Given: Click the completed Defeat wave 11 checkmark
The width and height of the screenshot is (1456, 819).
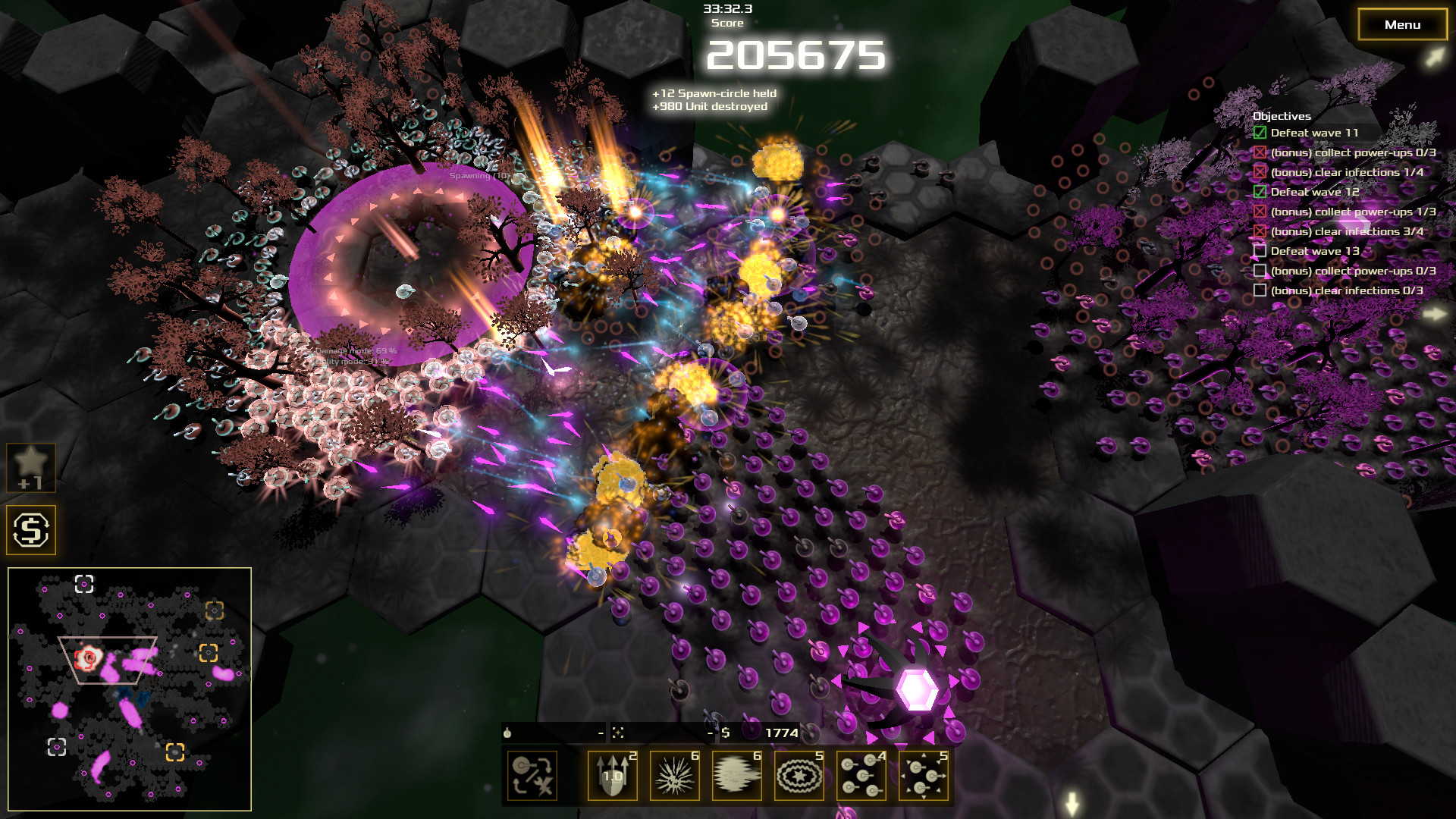Looking at the screenshot, I should [x=1260, y=132].
